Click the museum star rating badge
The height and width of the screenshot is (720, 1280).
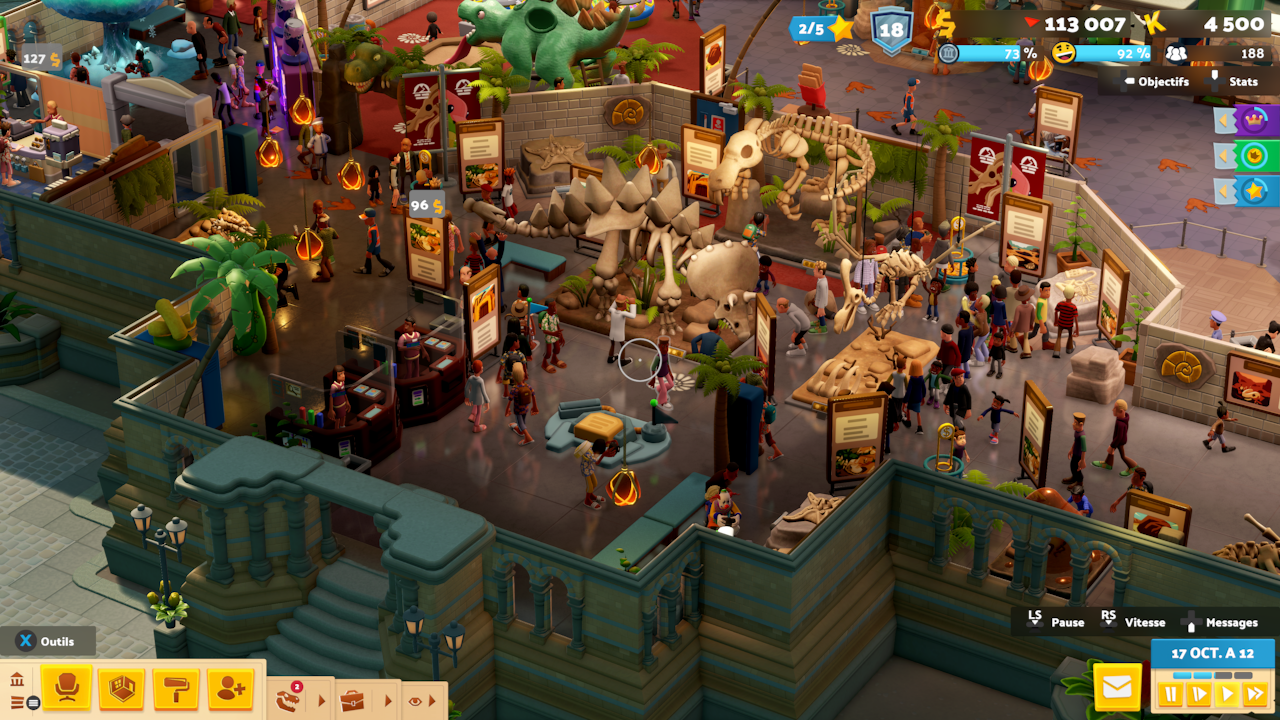[824, 29]
